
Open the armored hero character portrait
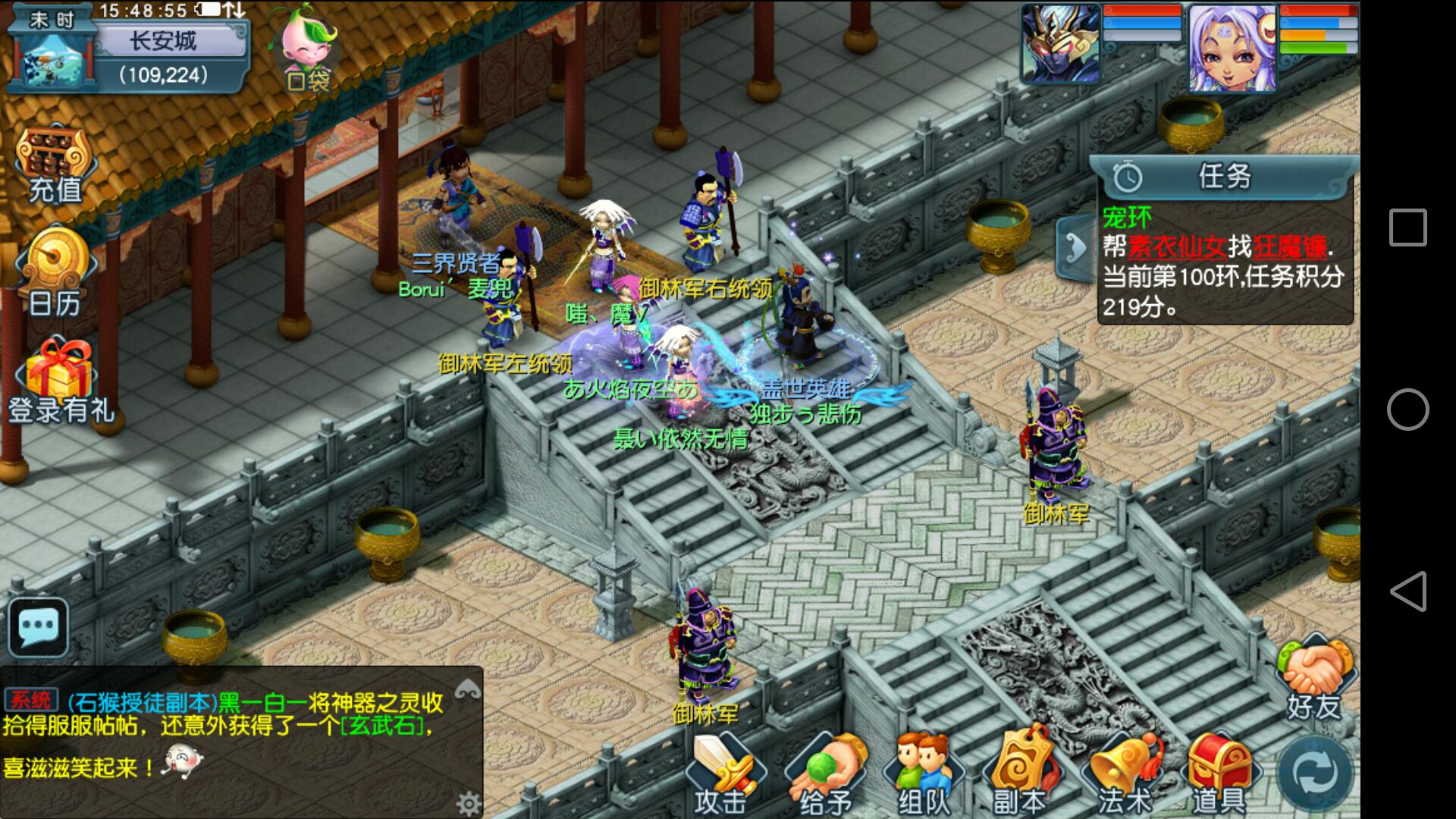click(1060, 43)
